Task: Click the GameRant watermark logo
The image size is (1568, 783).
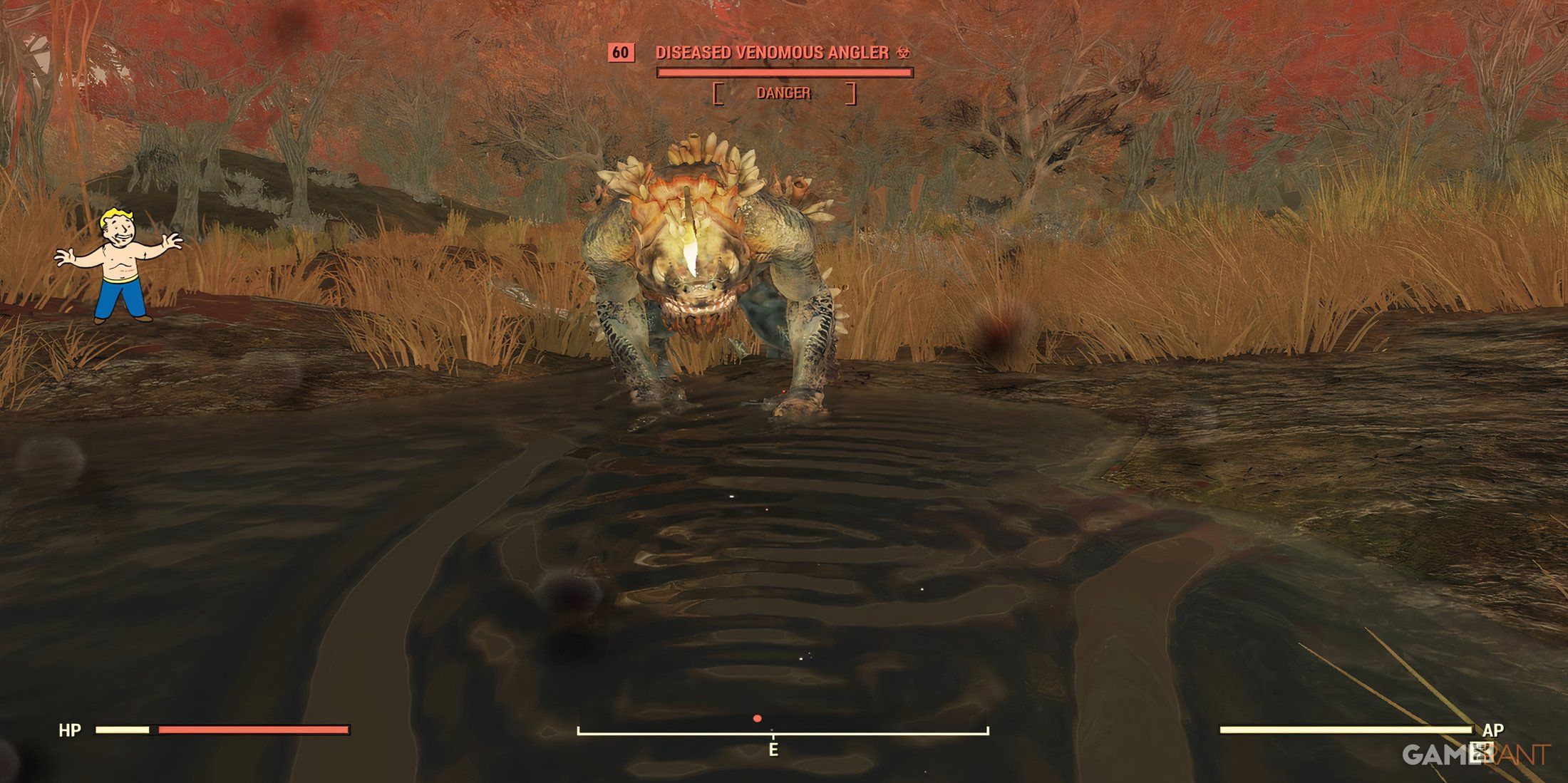Action: (1475, 754)
